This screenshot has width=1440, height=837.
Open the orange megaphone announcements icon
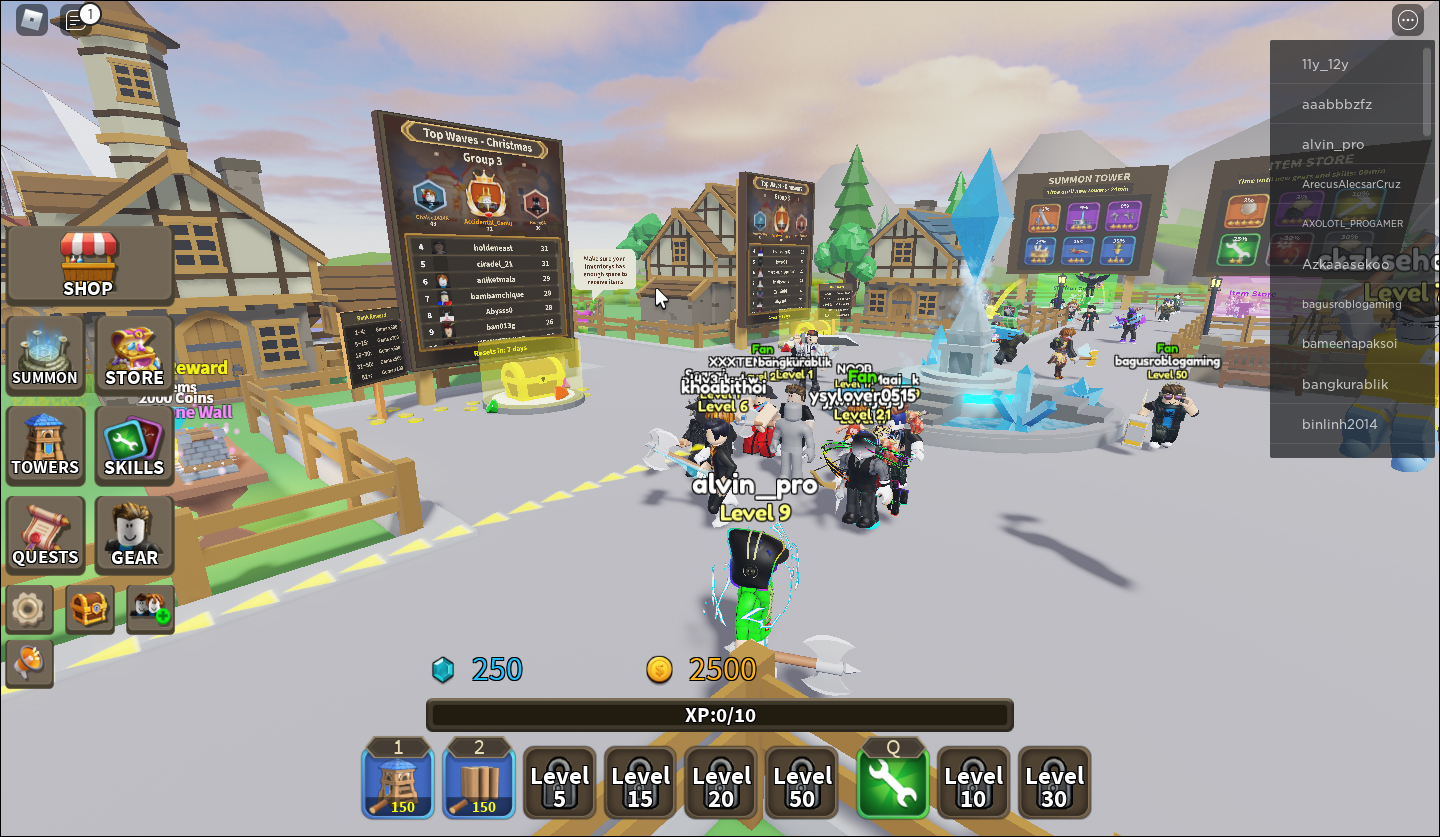(29, 663)
